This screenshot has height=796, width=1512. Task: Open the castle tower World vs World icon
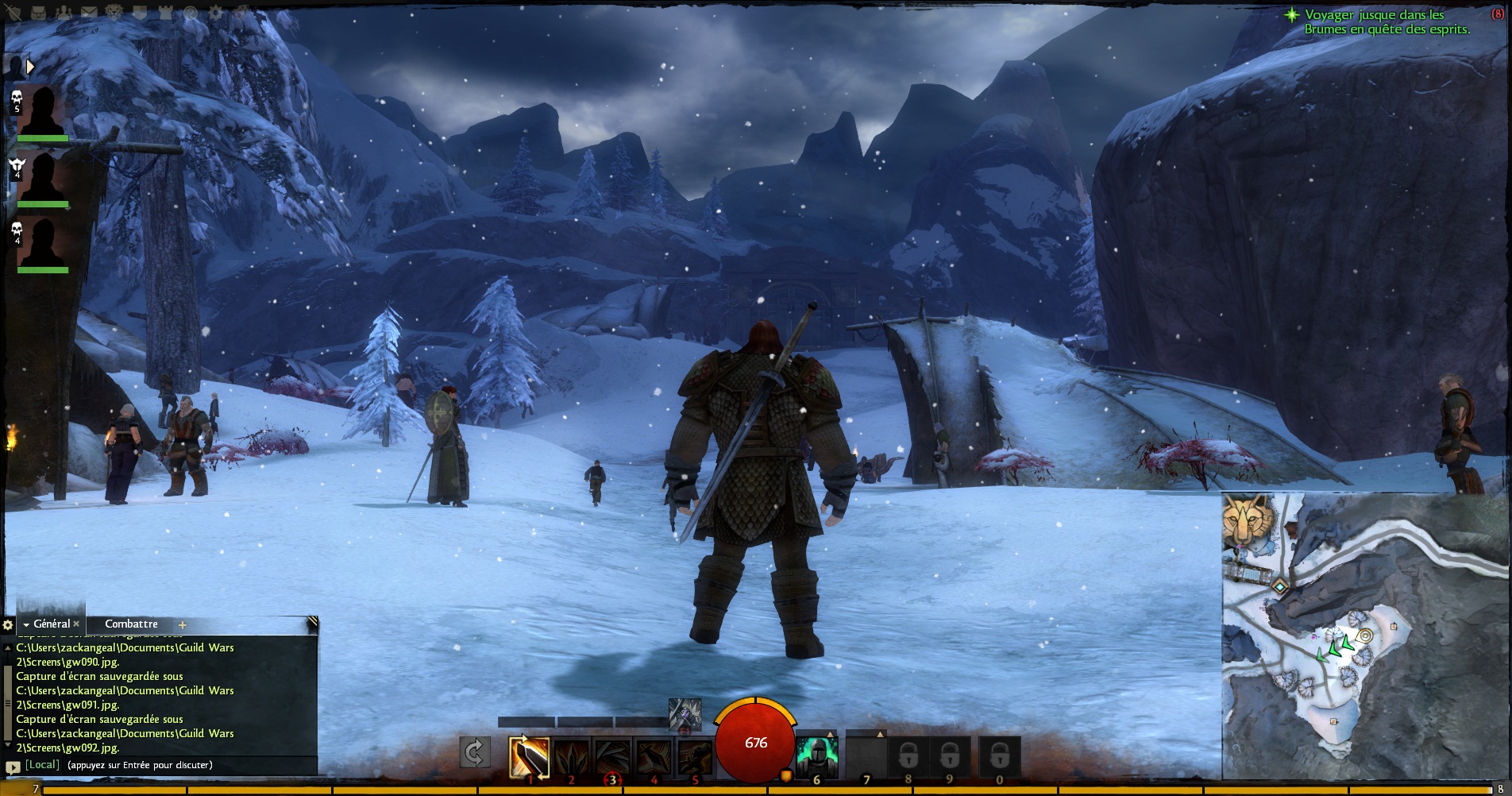[x=165, y=13]
